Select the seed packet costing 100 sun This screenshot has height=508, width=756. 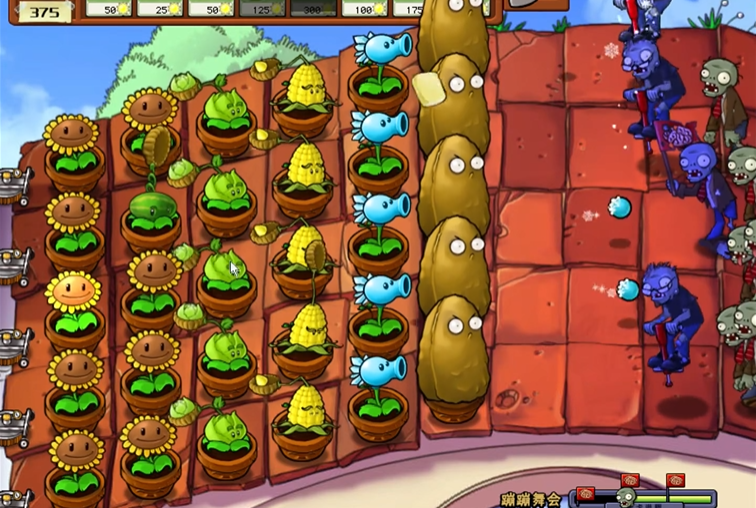(365, 8)
